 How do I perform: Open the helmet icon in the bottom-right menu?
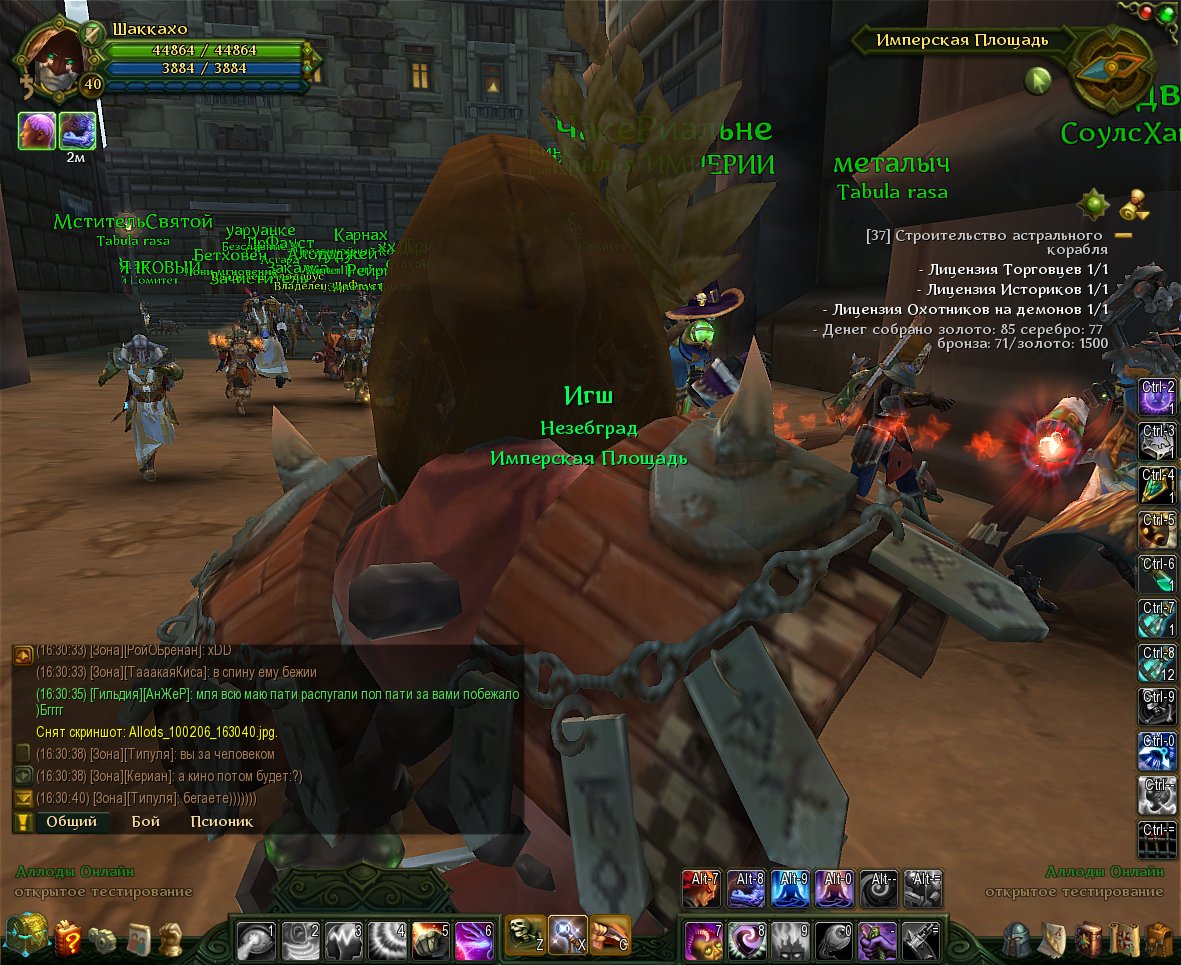point(1018,940)
